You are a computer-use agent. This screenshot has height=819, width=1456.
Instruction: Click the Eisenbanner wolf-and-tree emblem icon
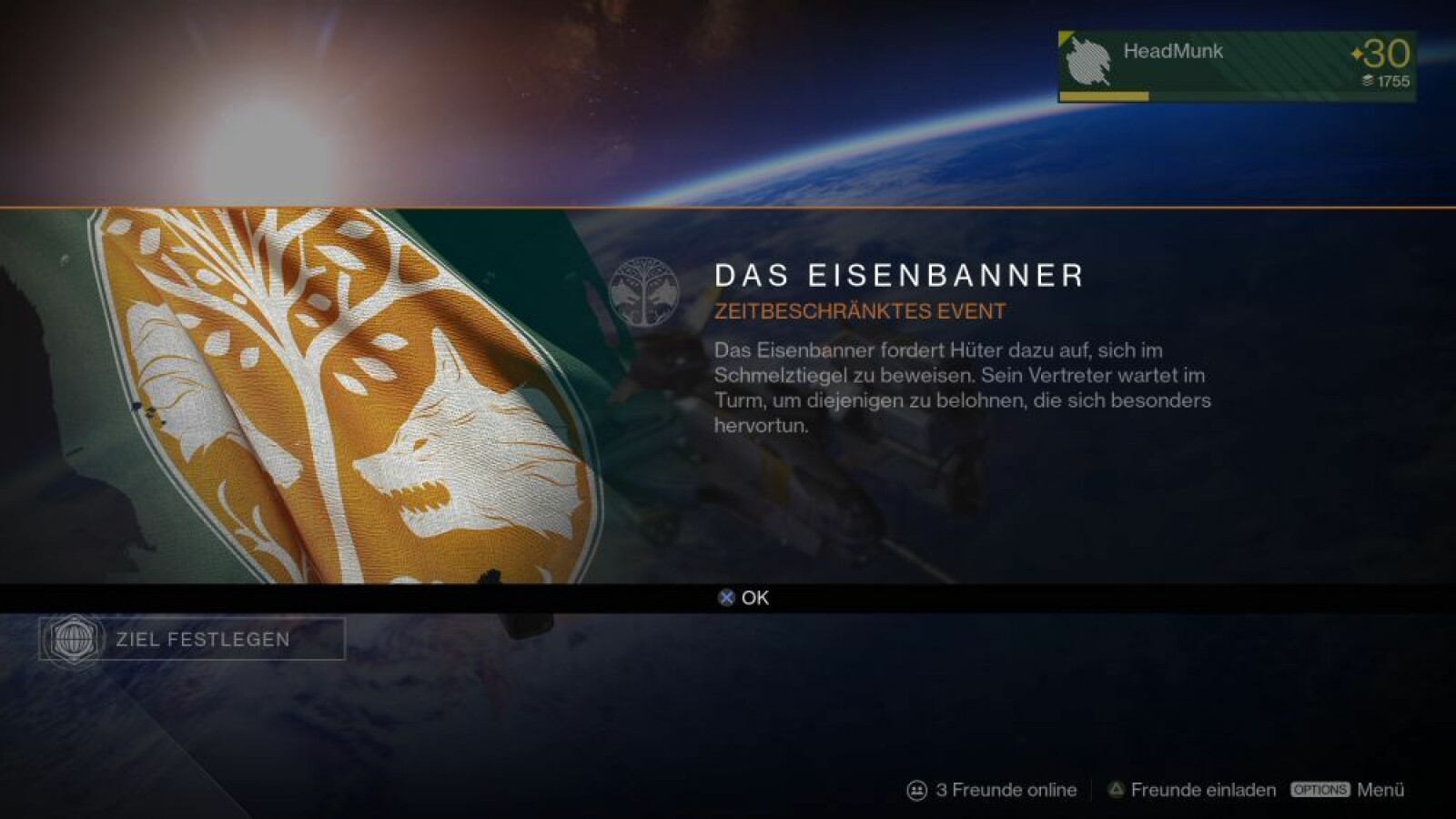643,291
